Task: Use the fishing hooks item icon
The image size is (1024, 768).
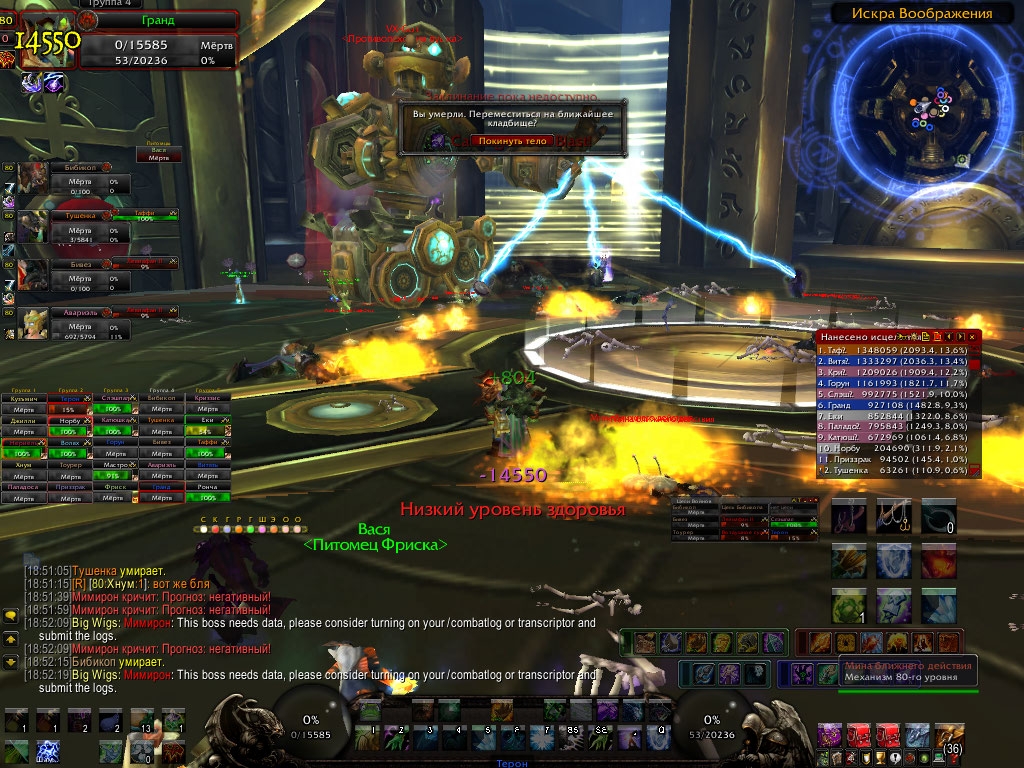Action: click(894, 516)
